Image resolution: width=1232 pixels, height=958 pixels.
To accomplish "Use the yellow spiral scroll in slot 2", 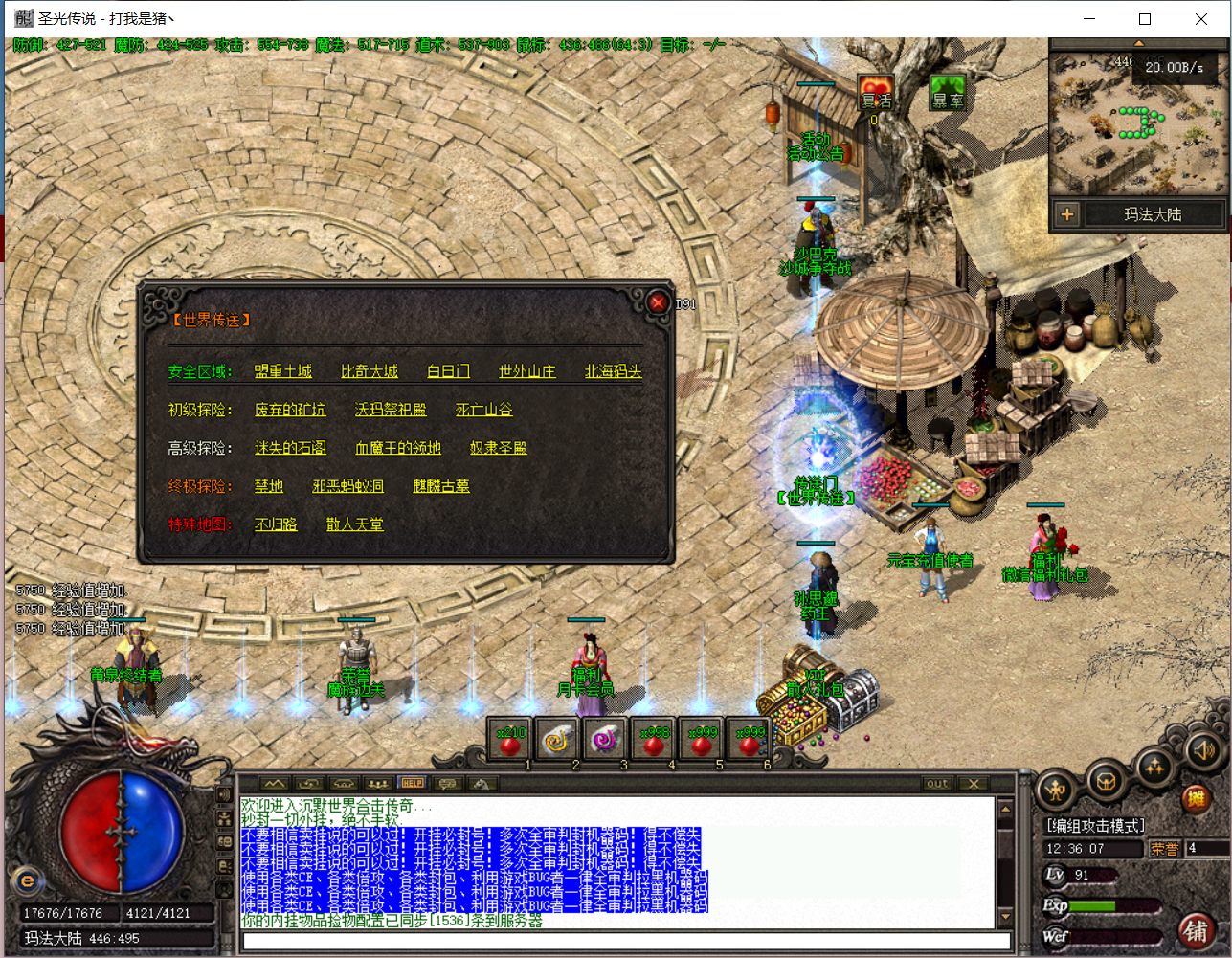I will click(x=558, y=743).
